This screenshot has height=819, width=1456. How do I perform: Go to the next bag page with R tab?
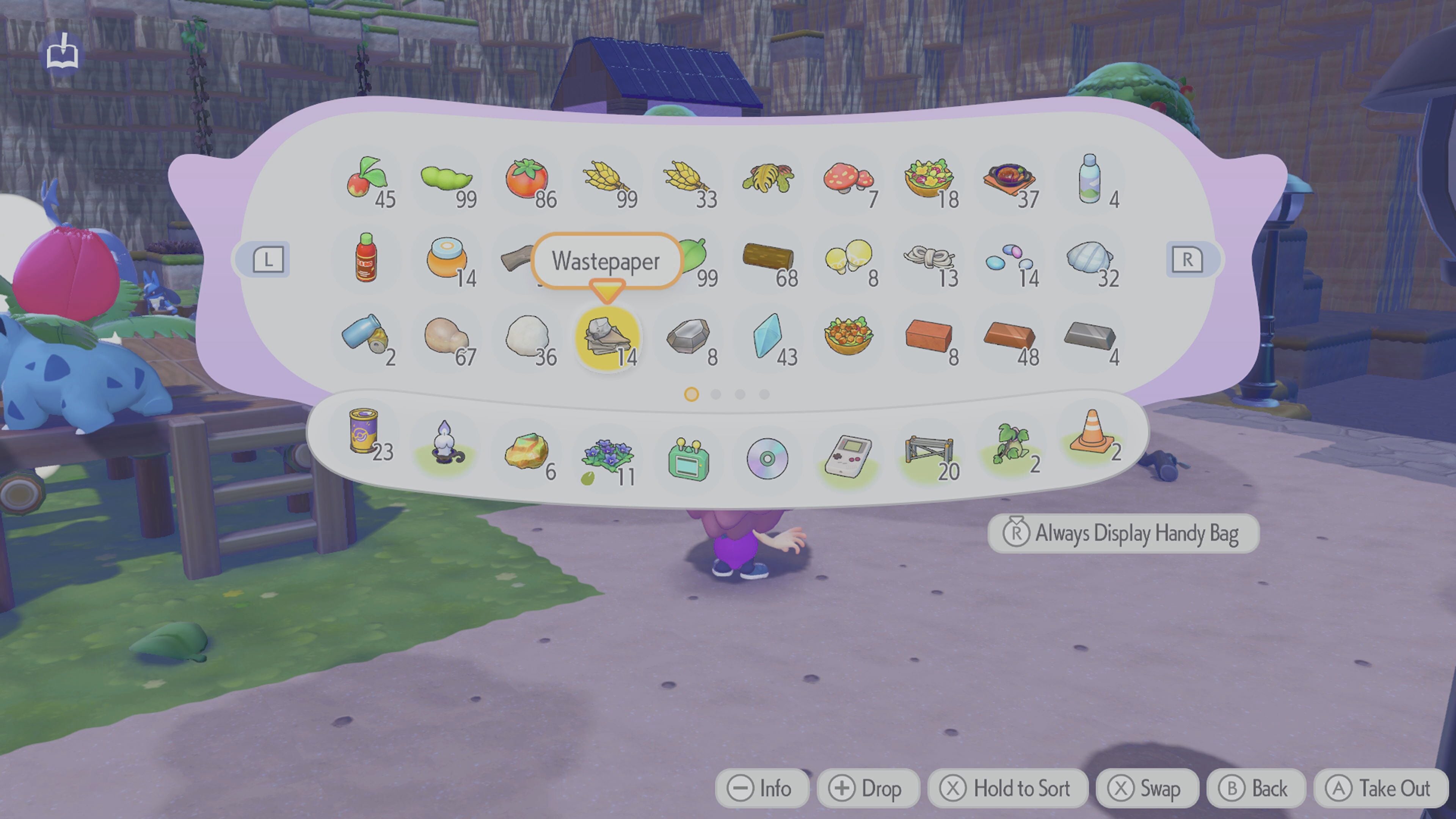(1187, 260)
